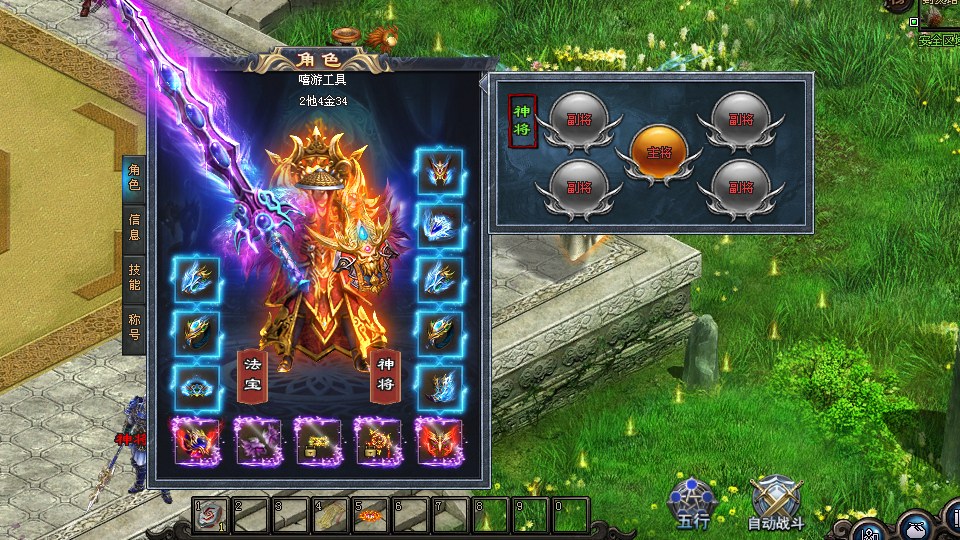
Task: Select the red winged item in the bottom row
Action: coord(438,441)
